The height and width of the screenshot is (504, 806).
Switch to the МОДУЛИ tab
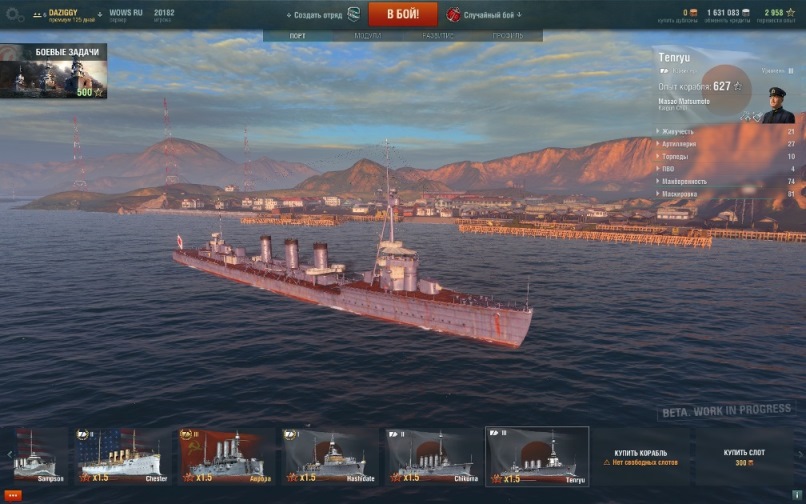point(367,35)
